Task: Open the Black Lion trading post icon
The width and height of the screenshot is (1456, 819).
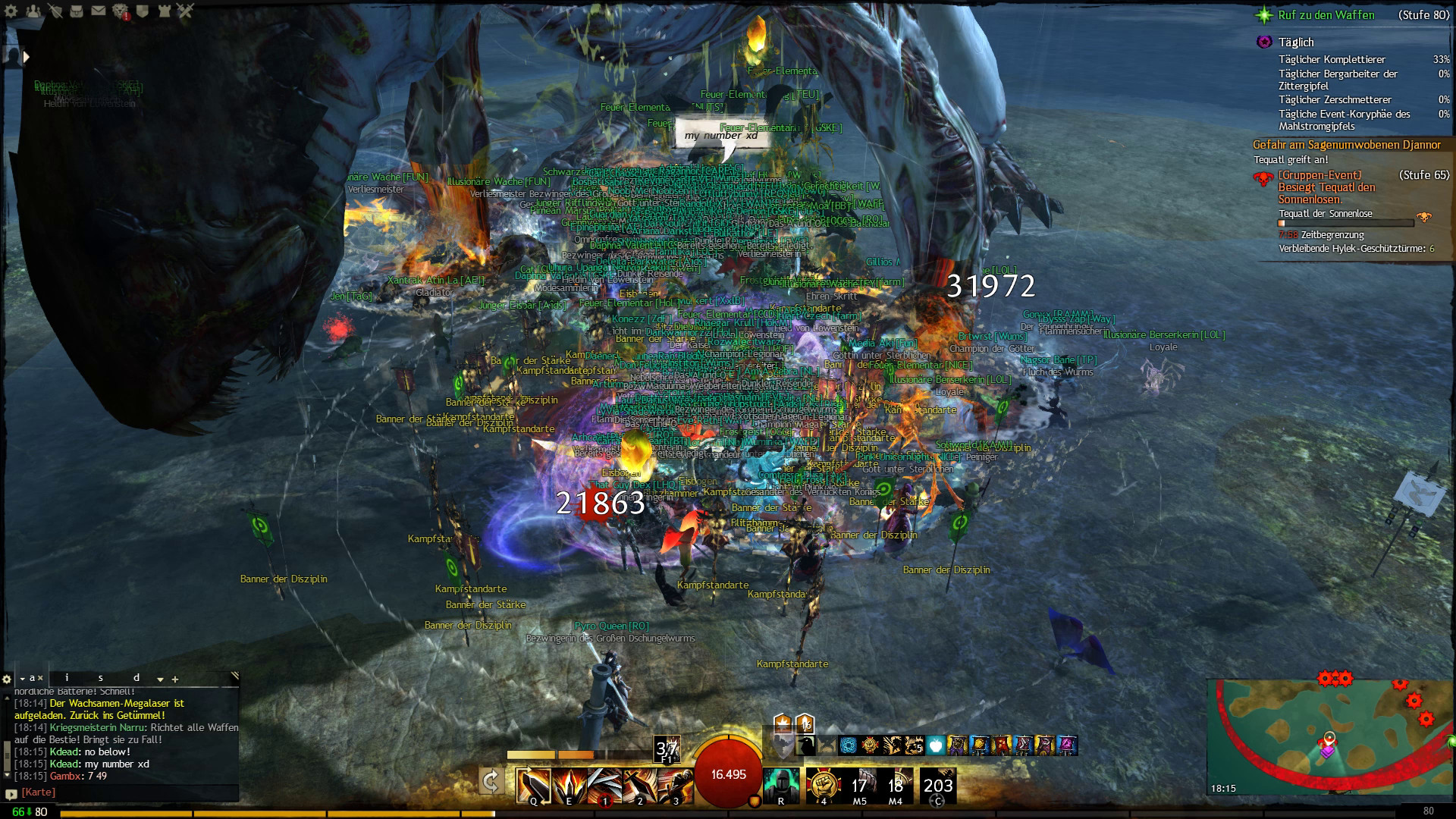Action: click(x=121, y=11)
